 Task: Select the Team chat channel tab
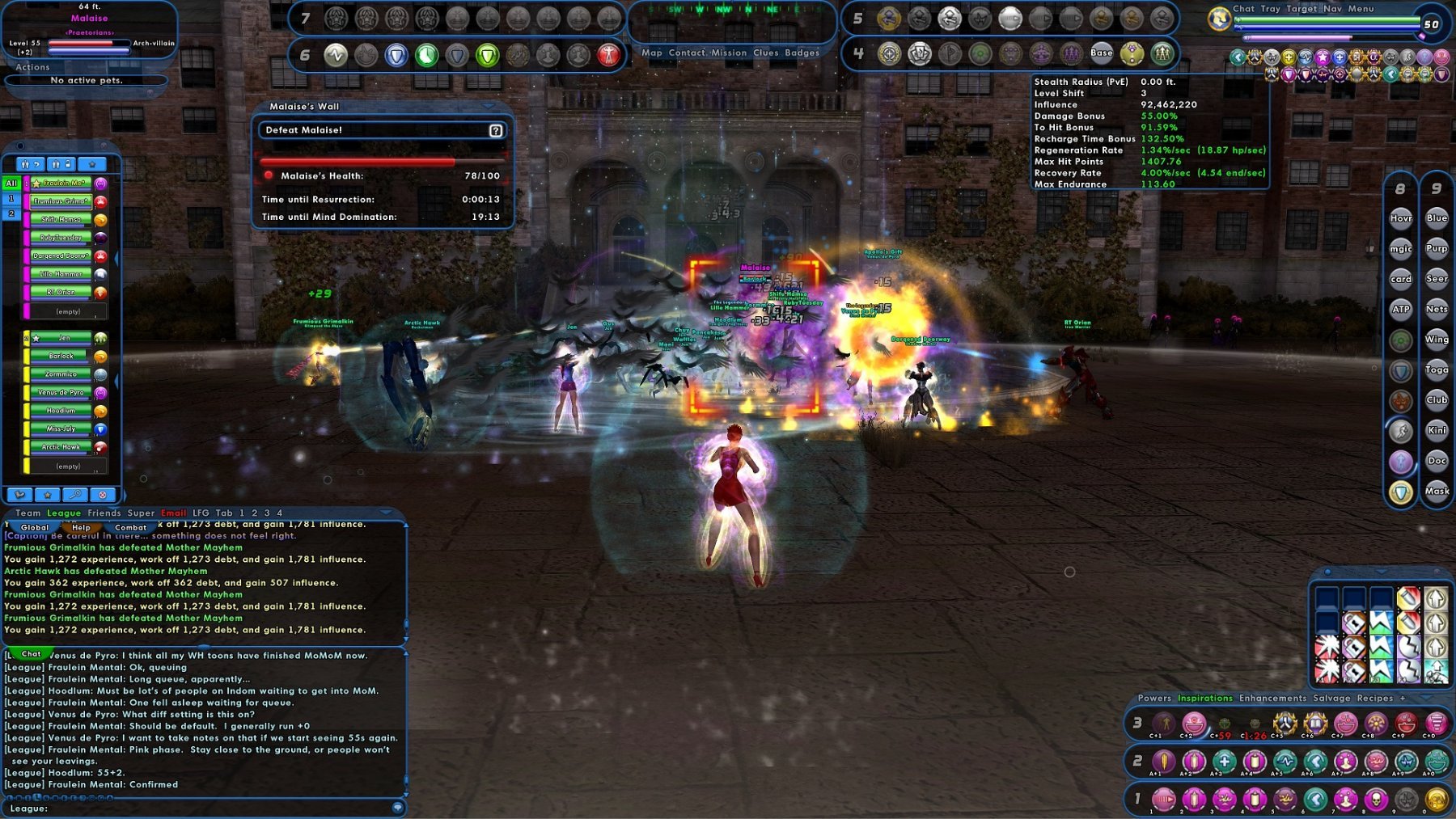(28, 513)
